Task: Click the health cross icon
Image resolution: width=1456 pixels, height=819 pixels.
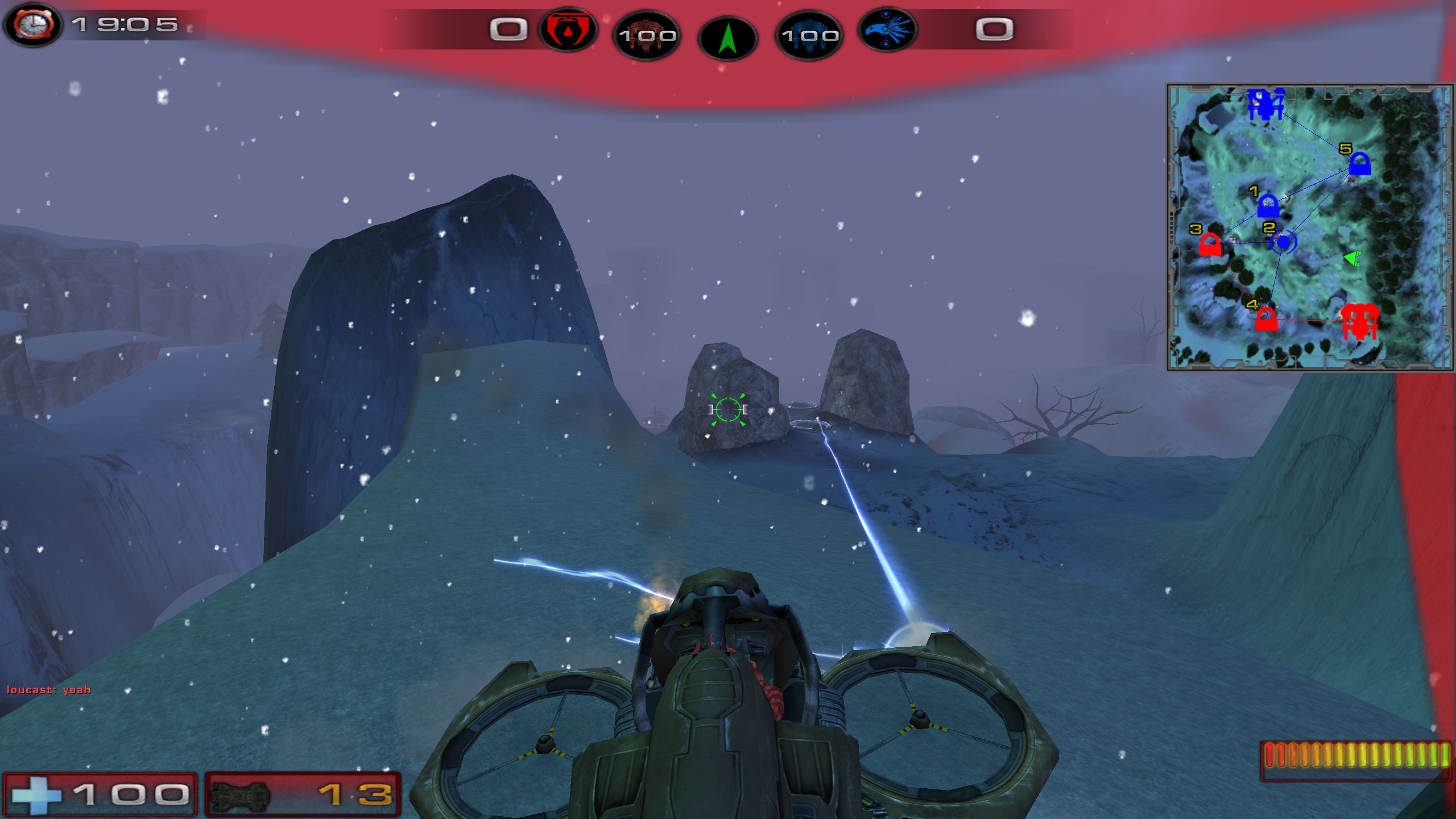Action: point(36,794)
